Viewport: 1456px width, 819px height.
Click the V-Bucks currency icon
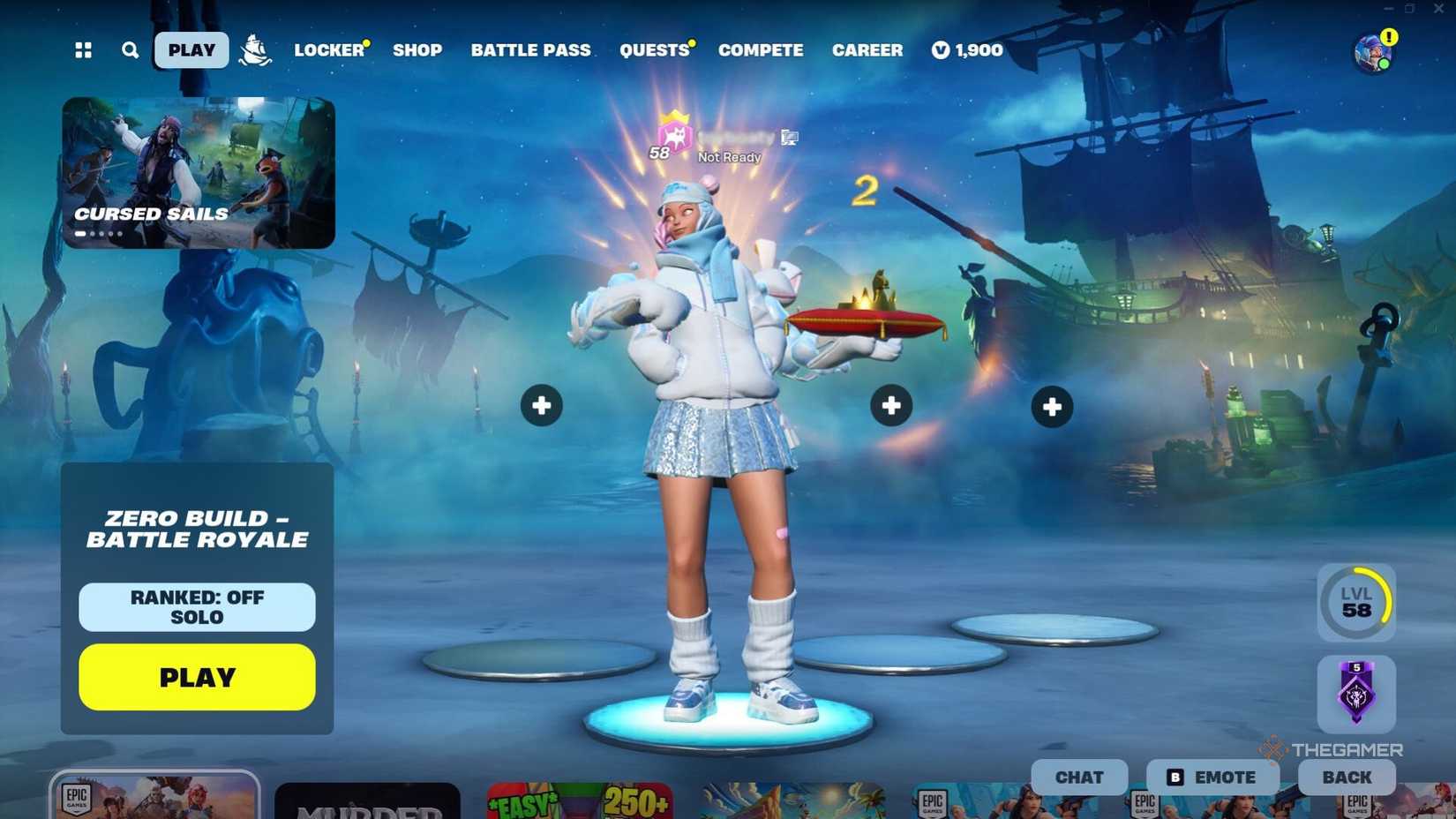pyautogui.click(x=941, y=50)
